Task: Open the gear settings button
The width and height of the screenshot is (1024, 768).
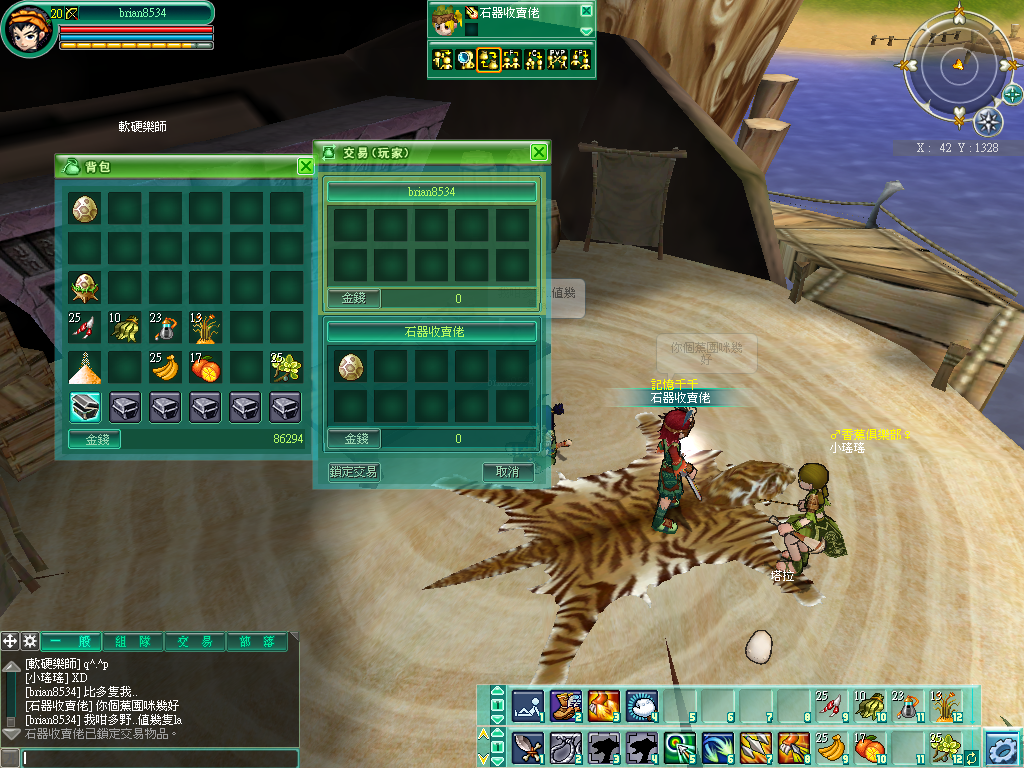Action: pos(1002,748)
